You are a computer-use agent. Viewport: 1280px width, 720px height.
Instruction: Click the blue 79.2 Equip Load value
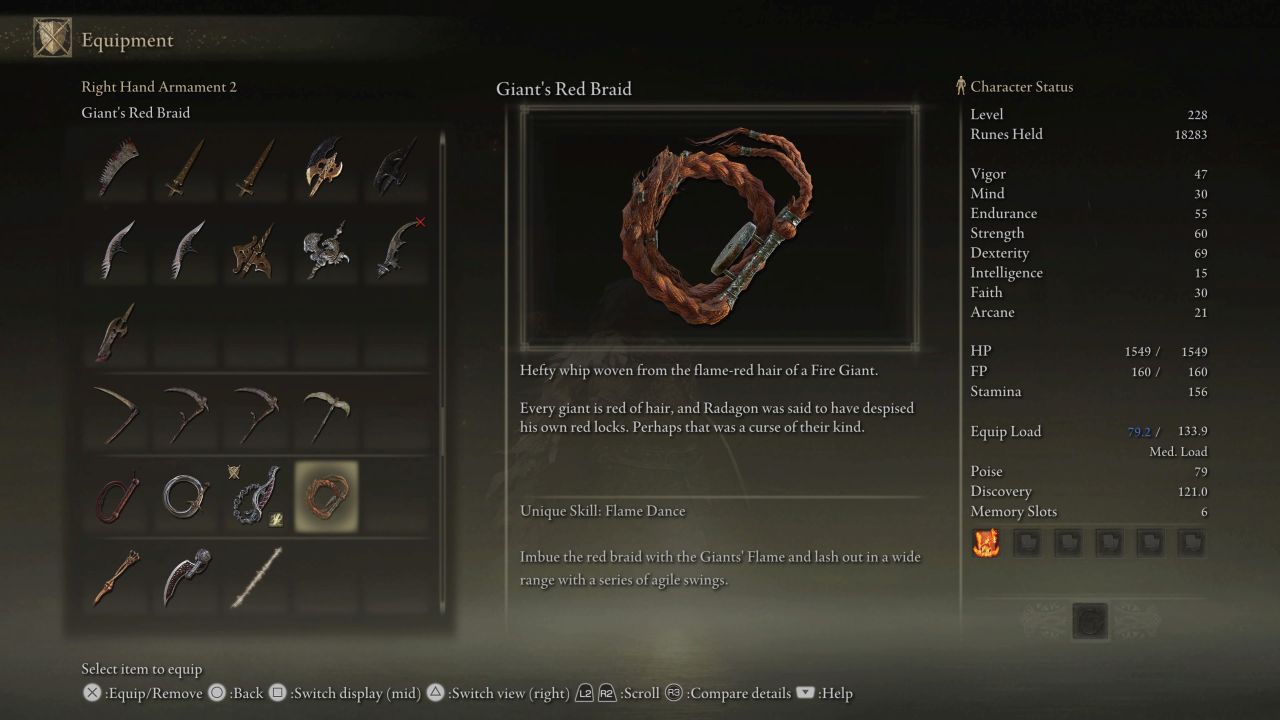(x=1139, y=431)
